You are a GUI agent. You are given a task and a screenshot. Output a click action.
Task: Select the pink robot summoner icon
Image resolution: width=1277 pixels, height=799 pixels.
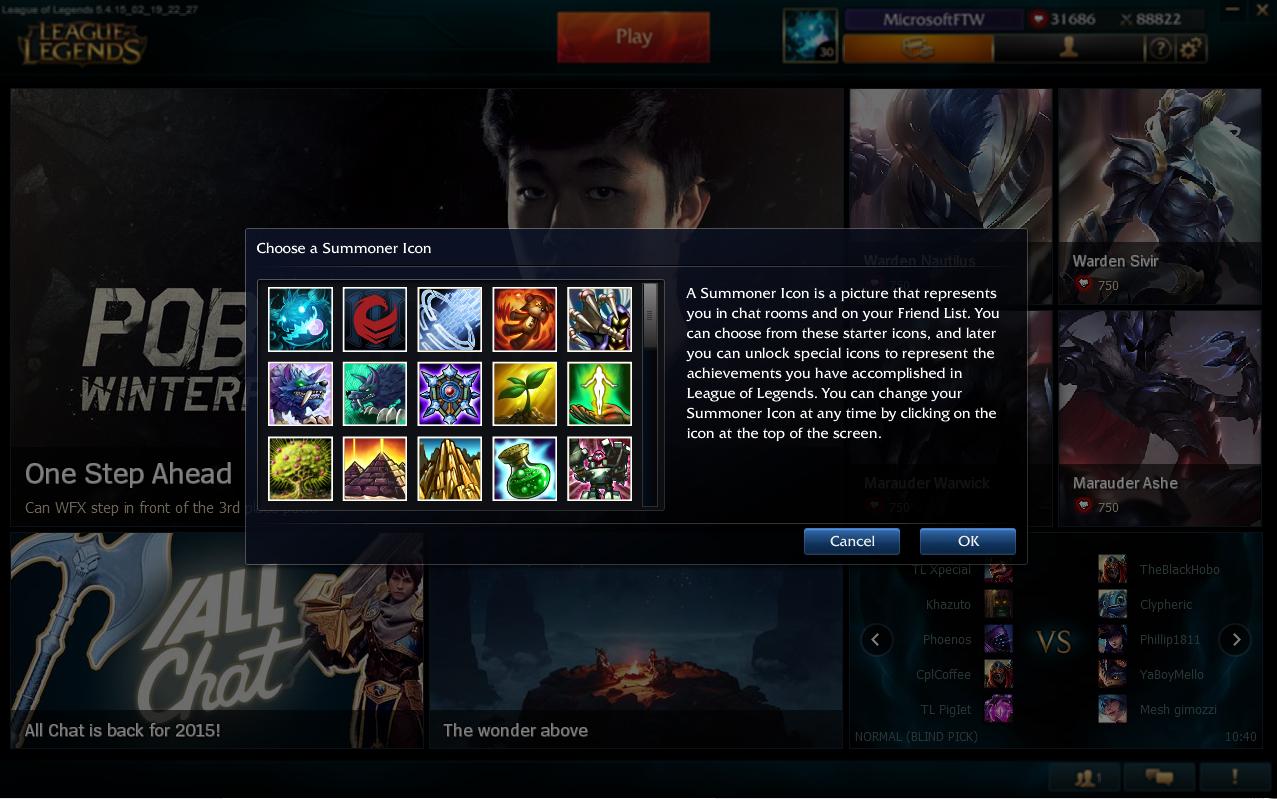coord(599,469)
